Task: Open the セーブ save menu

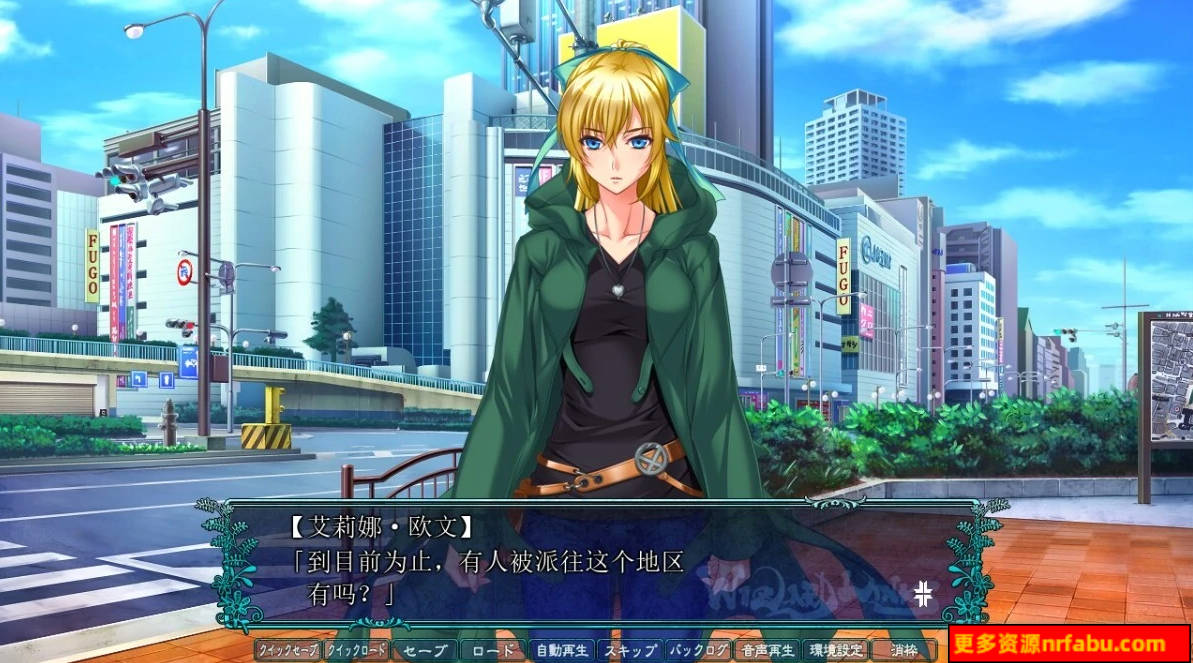Action: (x=425, y=650)
